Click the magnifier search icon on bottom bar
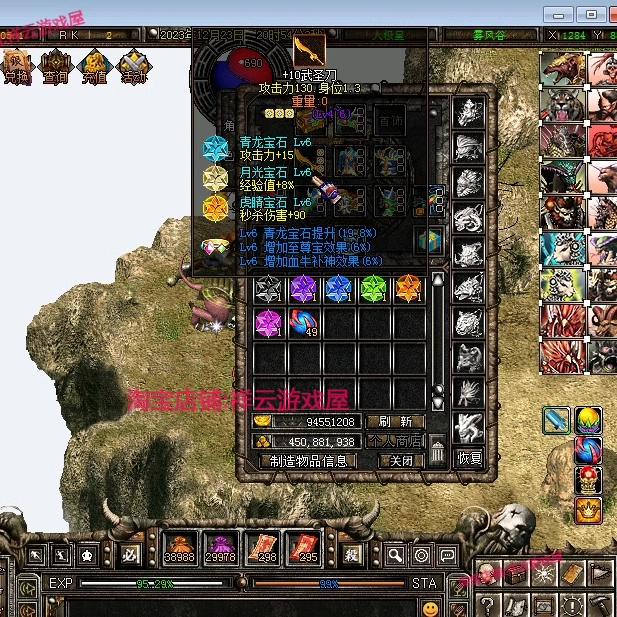Screen dimensions: 617x617 pyautogui.click(x=396, y=555)
